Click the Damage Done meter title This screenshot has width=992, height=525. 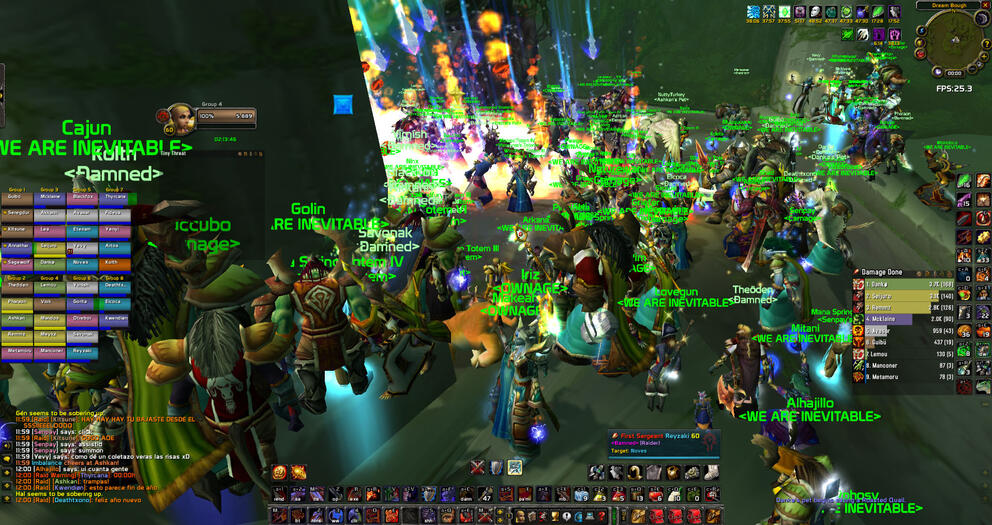(880, 272)
